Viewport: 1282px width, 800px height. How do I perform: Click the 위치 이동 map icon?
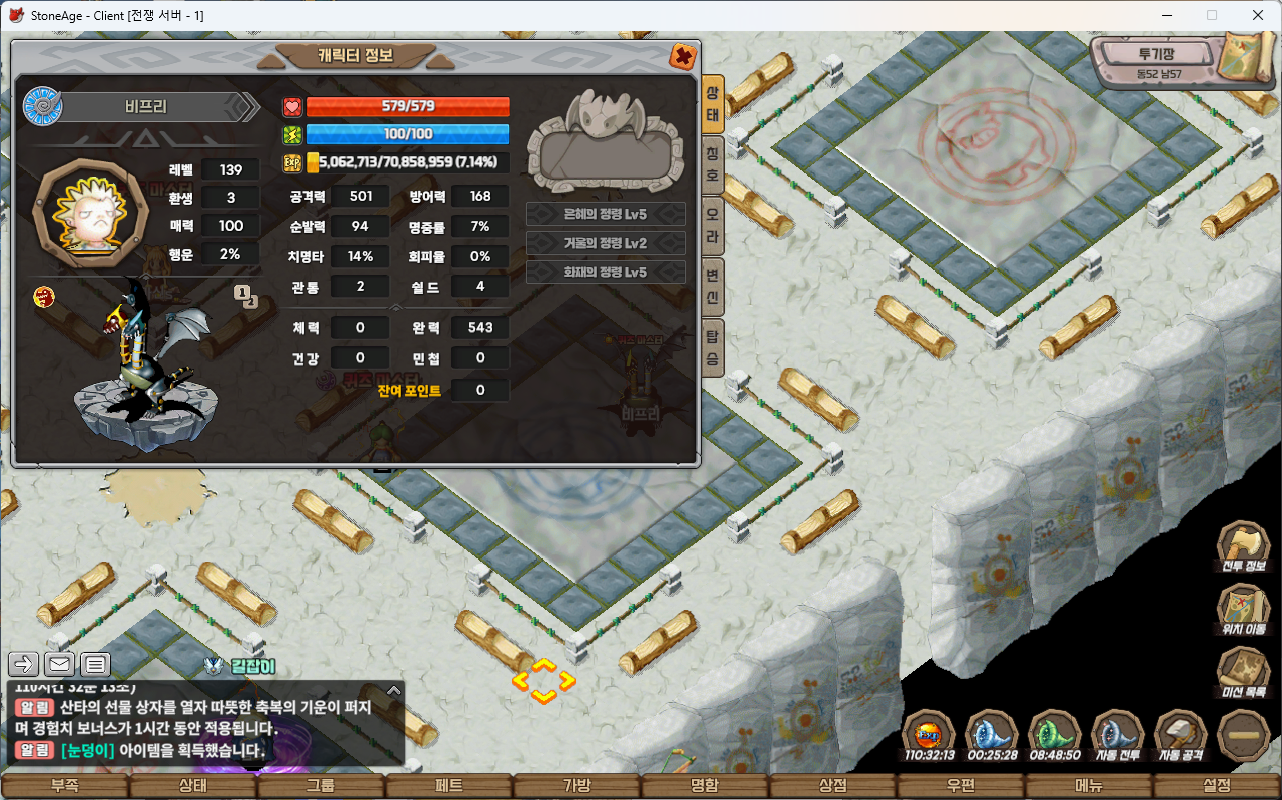(x=1243, y=609)
